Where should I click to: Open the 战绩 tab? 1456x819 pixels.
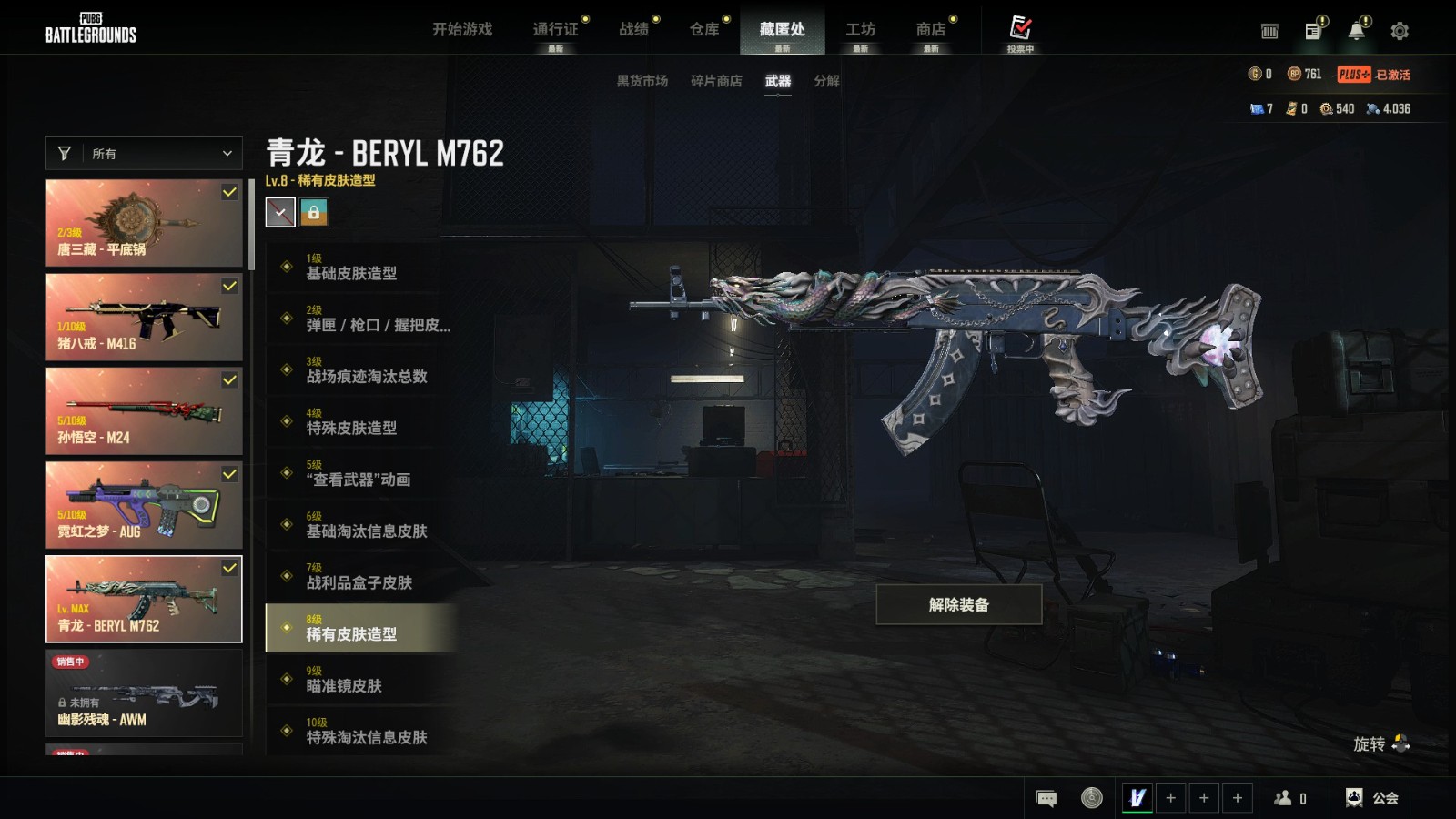point(634,29)
